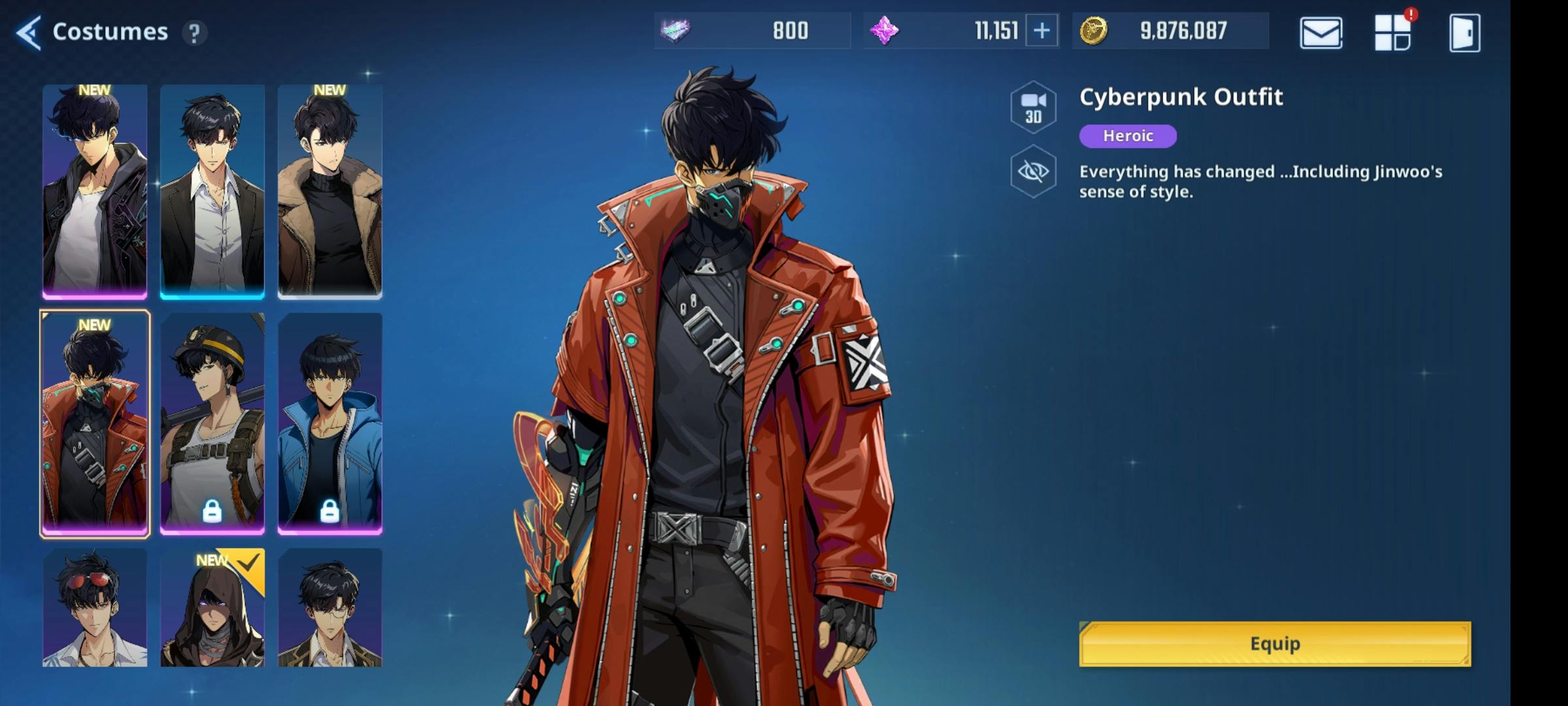The width and height of the screenshot is (1568, 706).
Task: Select the costume wearing eyeglasses
Action: (330, 608)
